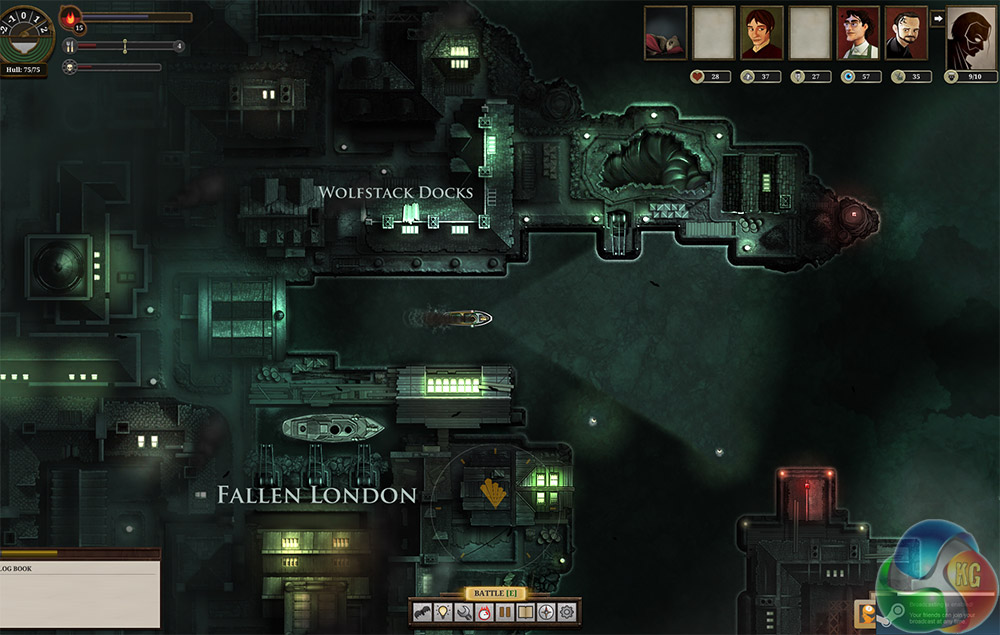Open the journal book icon
The width and height of the screenshot is (1000, 635).
(526, 612)
